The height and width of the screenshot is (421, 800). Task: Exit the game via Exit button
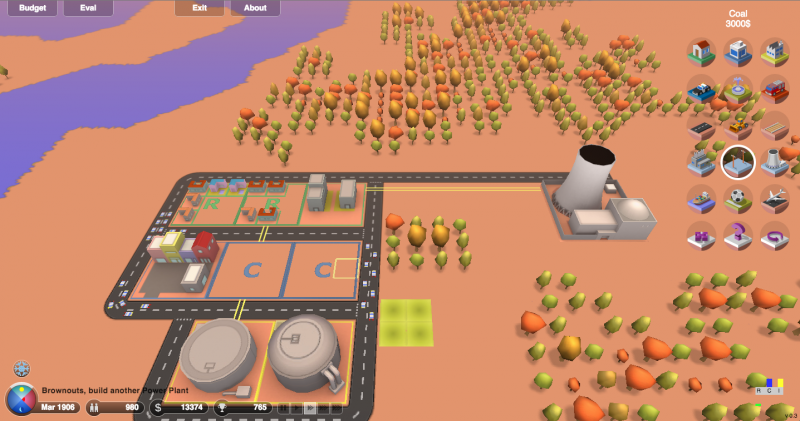[199, 8]
